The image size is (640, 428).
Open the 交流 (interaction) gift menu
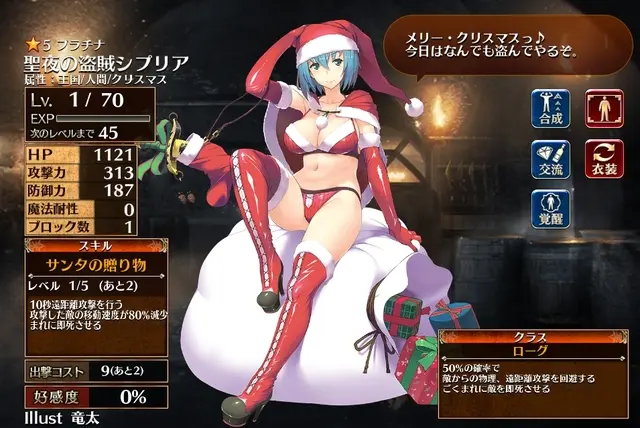pos(549,158)
